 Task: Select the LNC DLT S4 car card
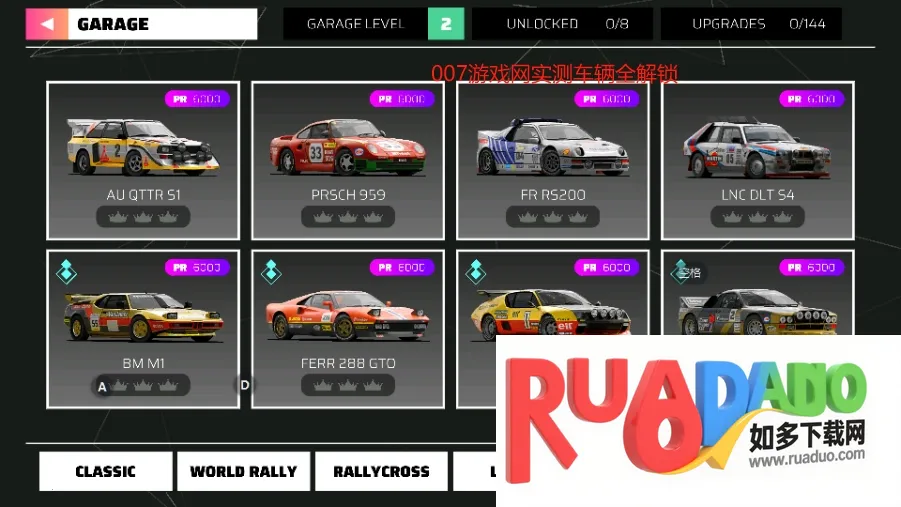point(757,160)
